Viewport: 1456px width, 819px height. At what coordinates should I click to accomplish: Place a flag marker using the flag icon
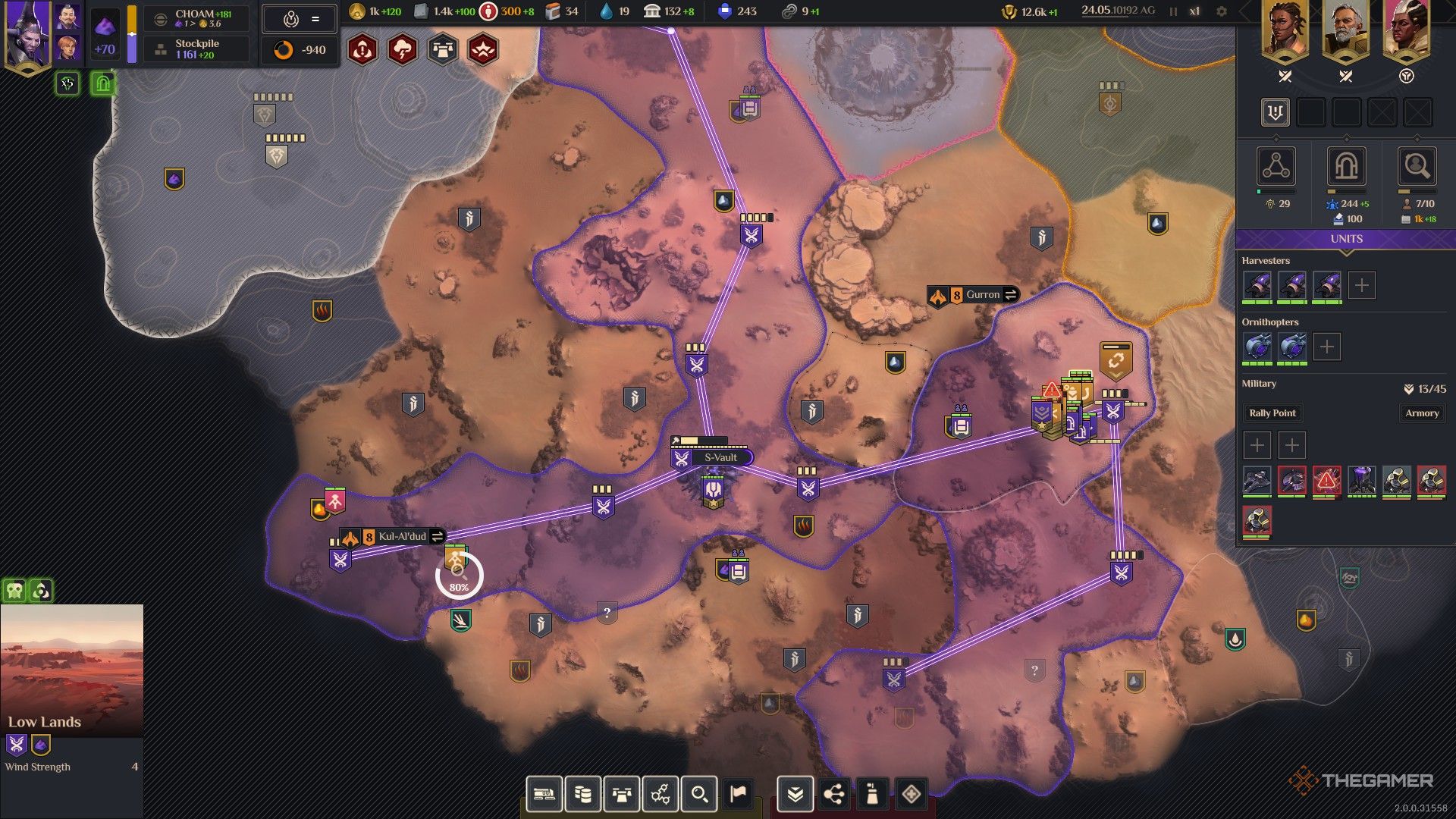pos(737,795)
